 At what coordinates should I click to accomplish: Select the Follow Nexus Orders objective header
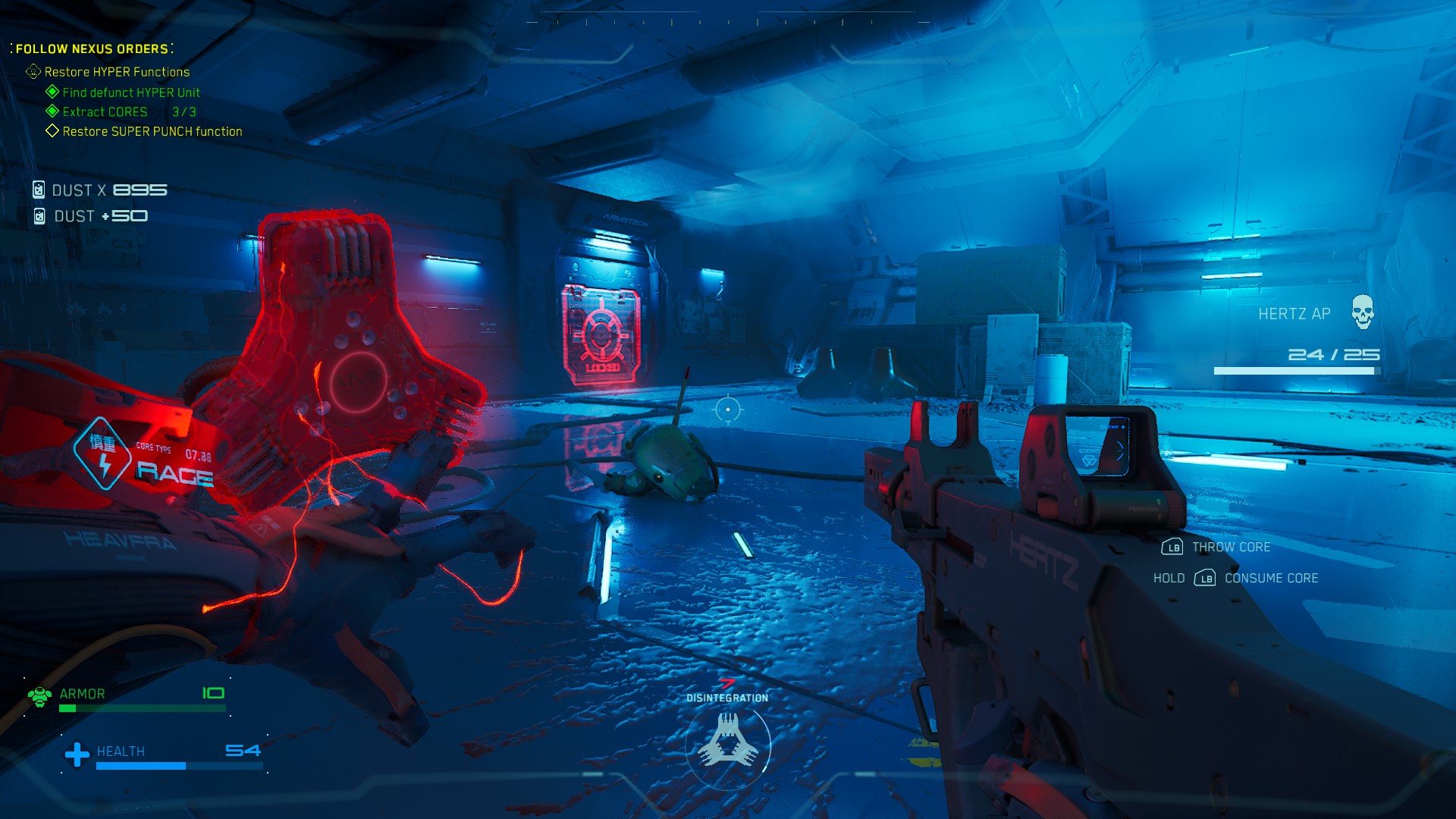(92, 49)
